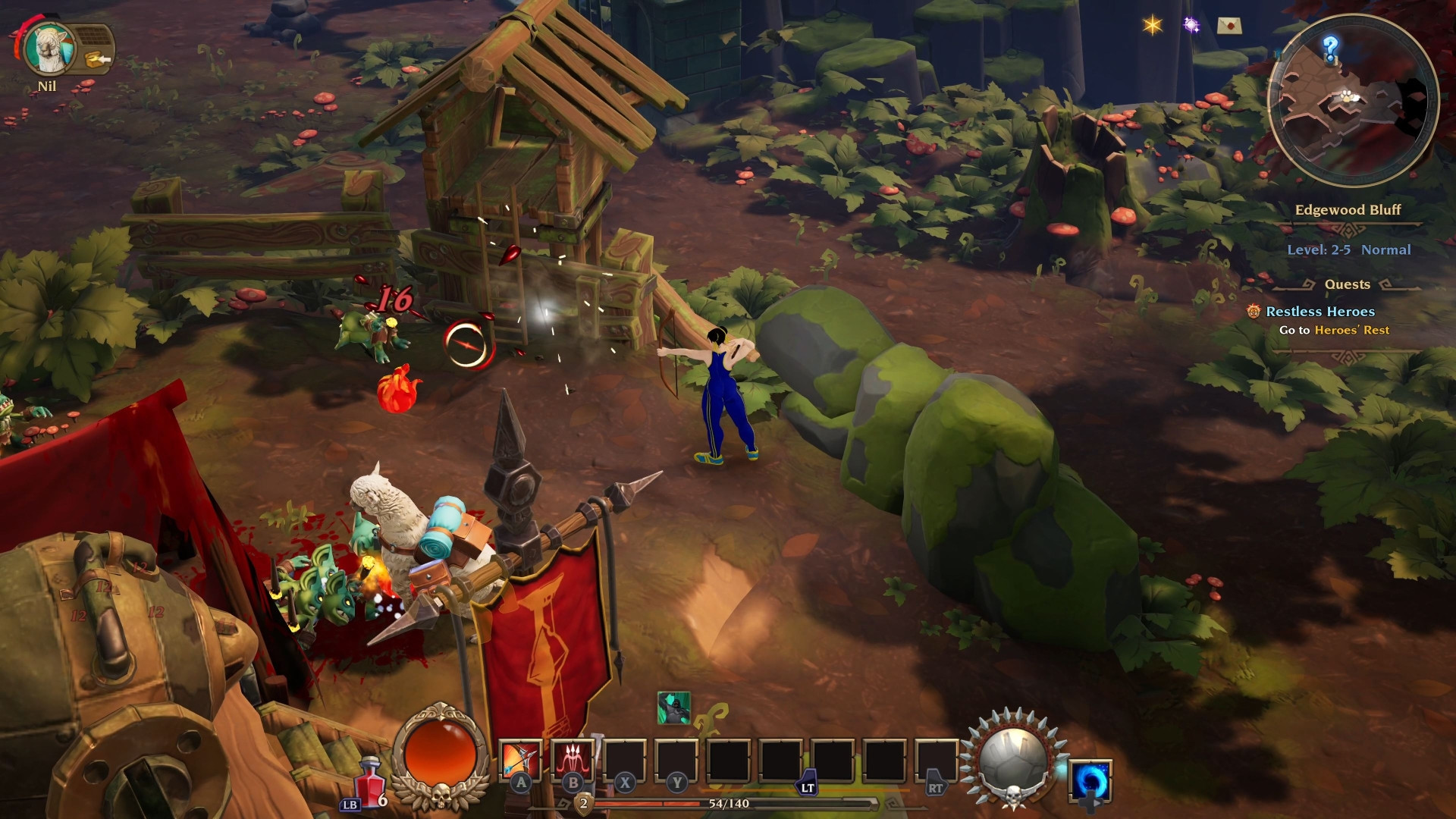Click the Restless Heroes quest lion icon
This screenshot has width=1456, height=819.
[1254, 311]
